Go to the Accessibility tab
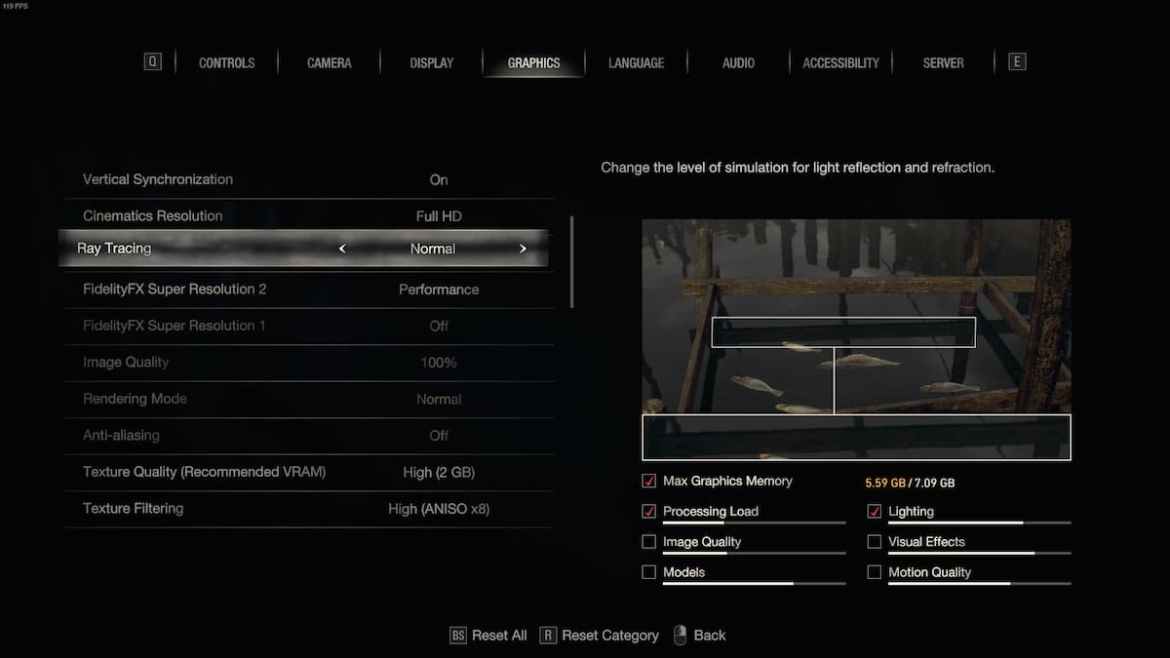This screenshot has height=658, width=1170. [841, 63]
